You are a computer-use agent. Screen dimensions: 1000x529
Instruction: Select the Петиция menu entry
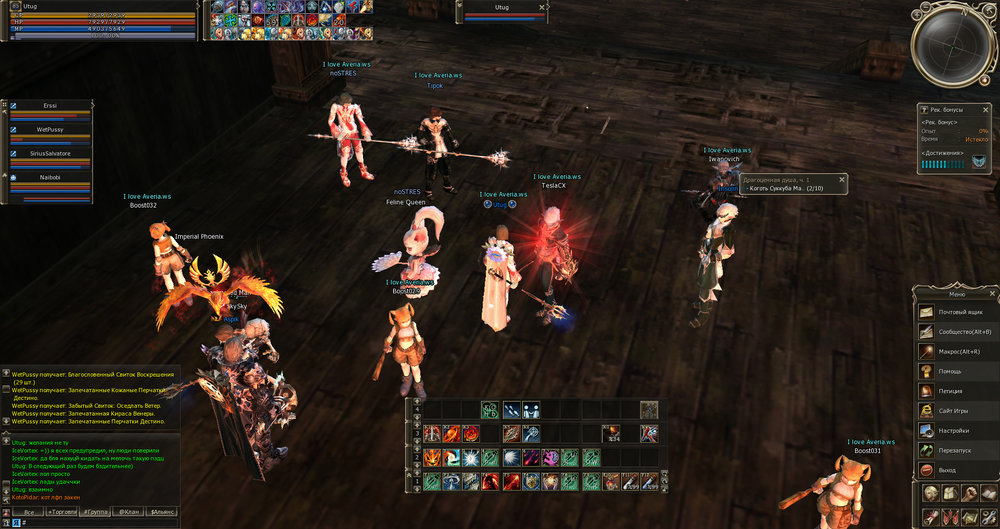957,391
